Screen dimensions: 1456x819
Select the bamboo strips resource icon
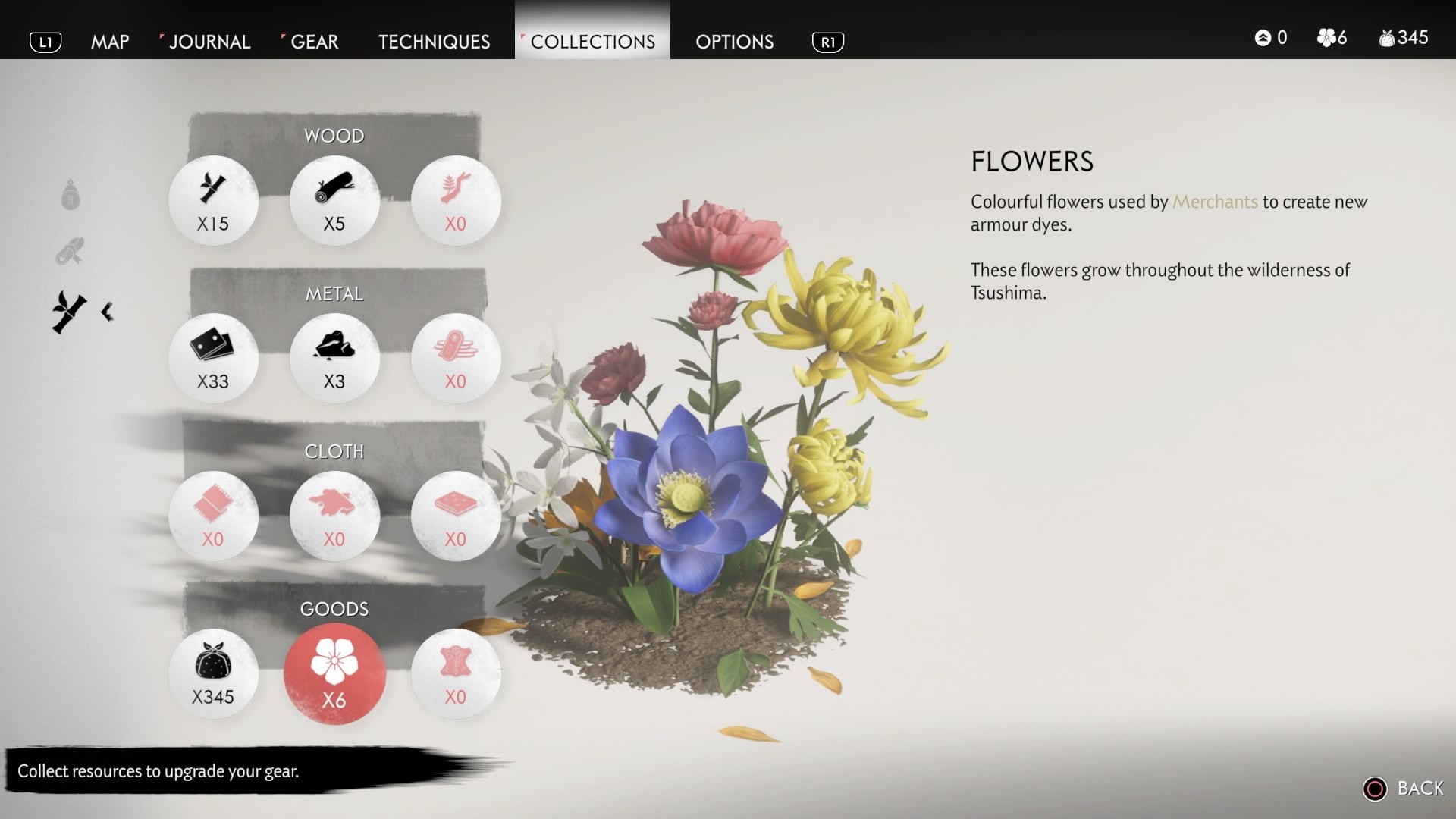[214, 200]
